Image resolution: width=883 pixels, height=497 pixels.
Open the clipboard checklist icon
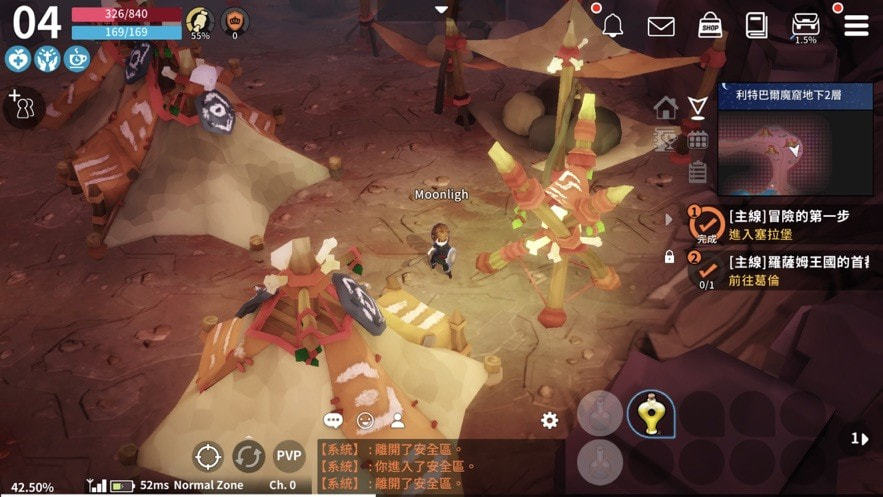[x=698, y=172]
